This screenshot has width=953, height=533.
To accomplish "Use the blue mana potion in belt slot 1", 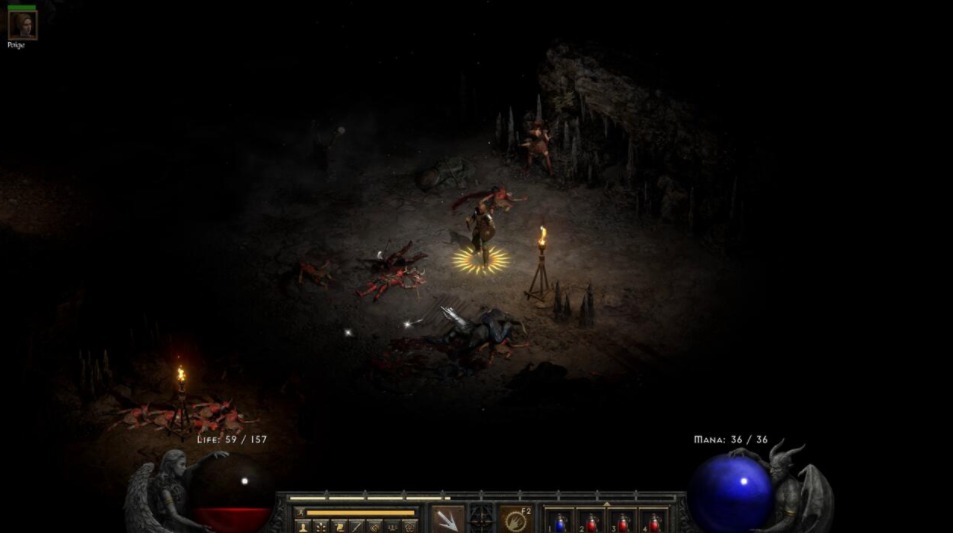I will pos(561,521).
